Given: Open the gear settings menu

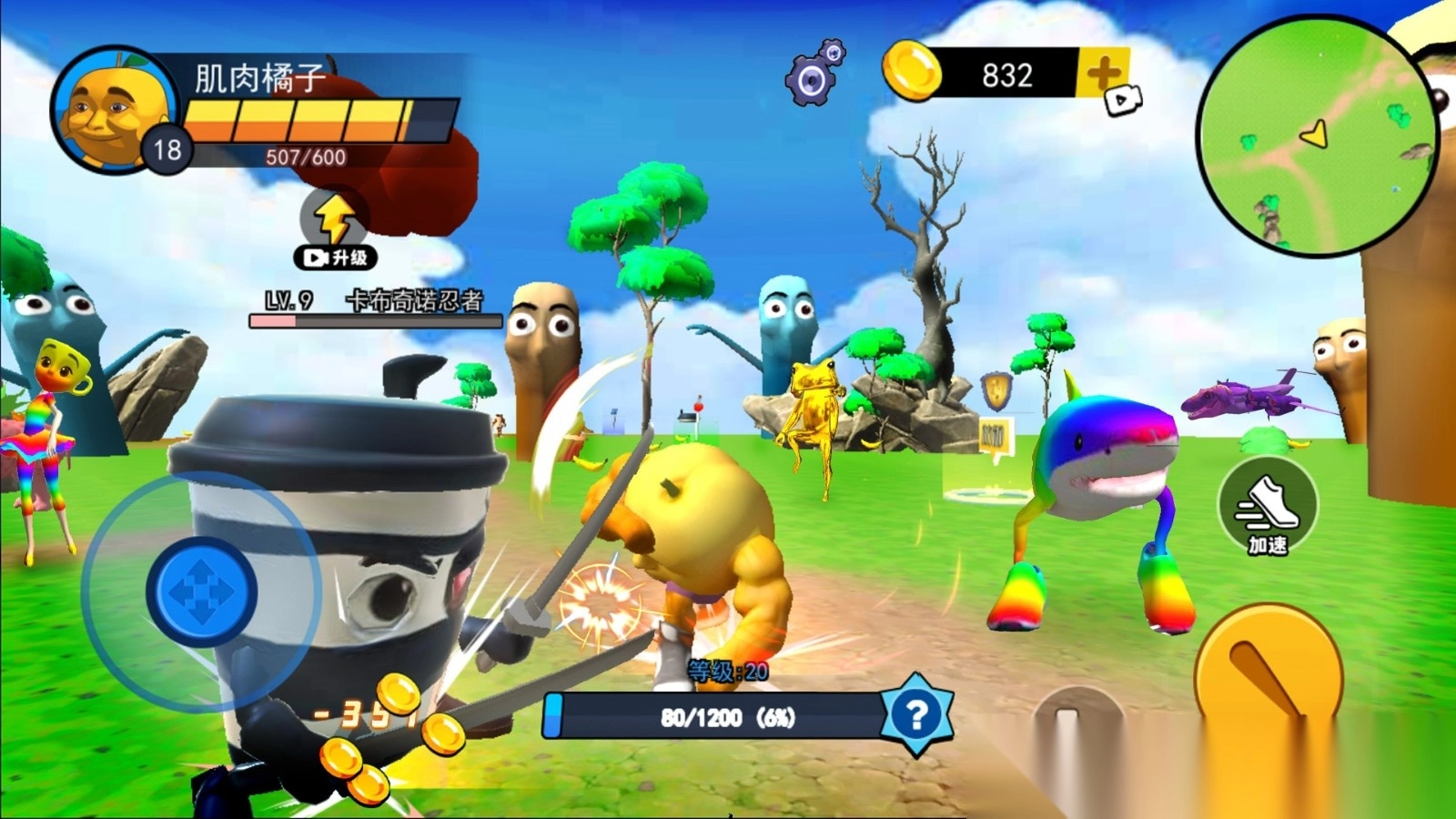Looking at the screenshot, I should pyautogui.click(x=813, y=75).
